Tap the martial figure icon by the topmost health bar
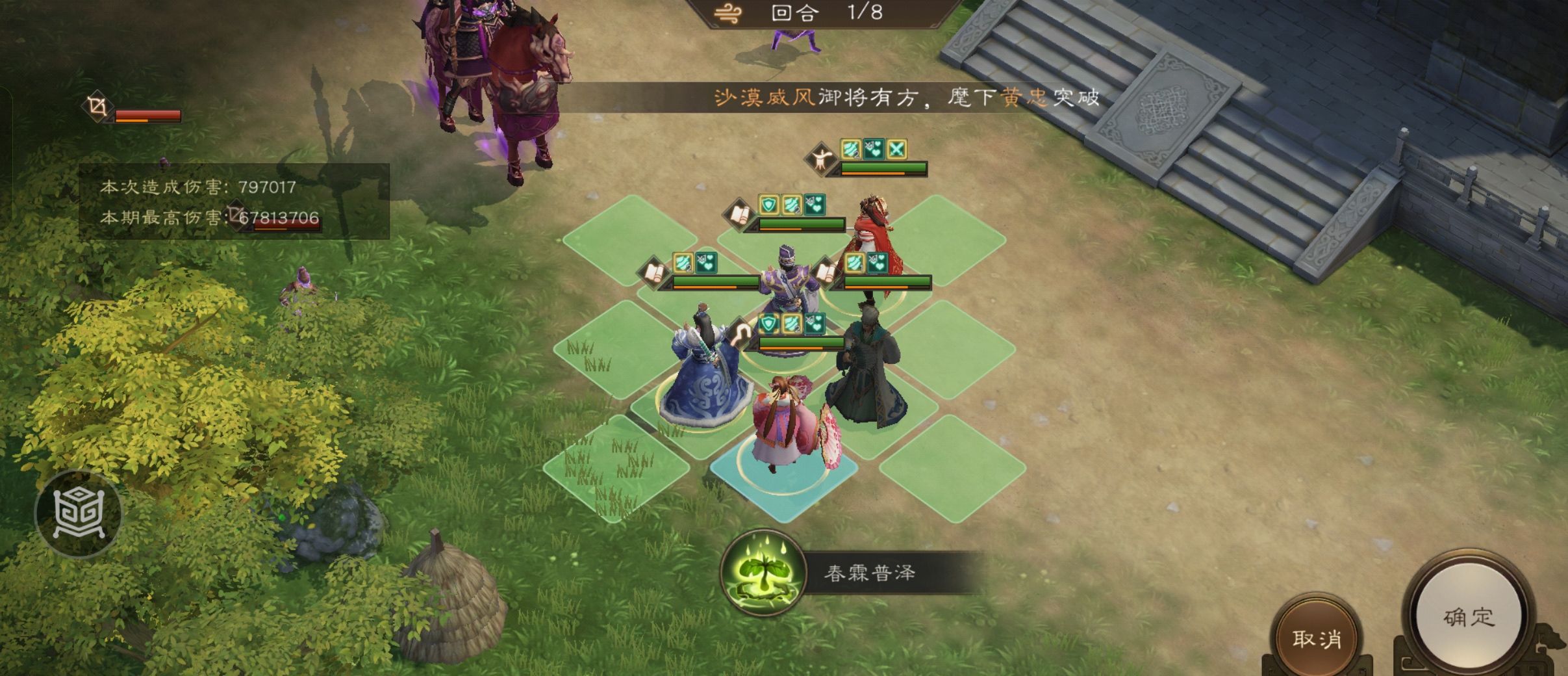The height and width of the screenshot is (676, 1568). [822, 159]
